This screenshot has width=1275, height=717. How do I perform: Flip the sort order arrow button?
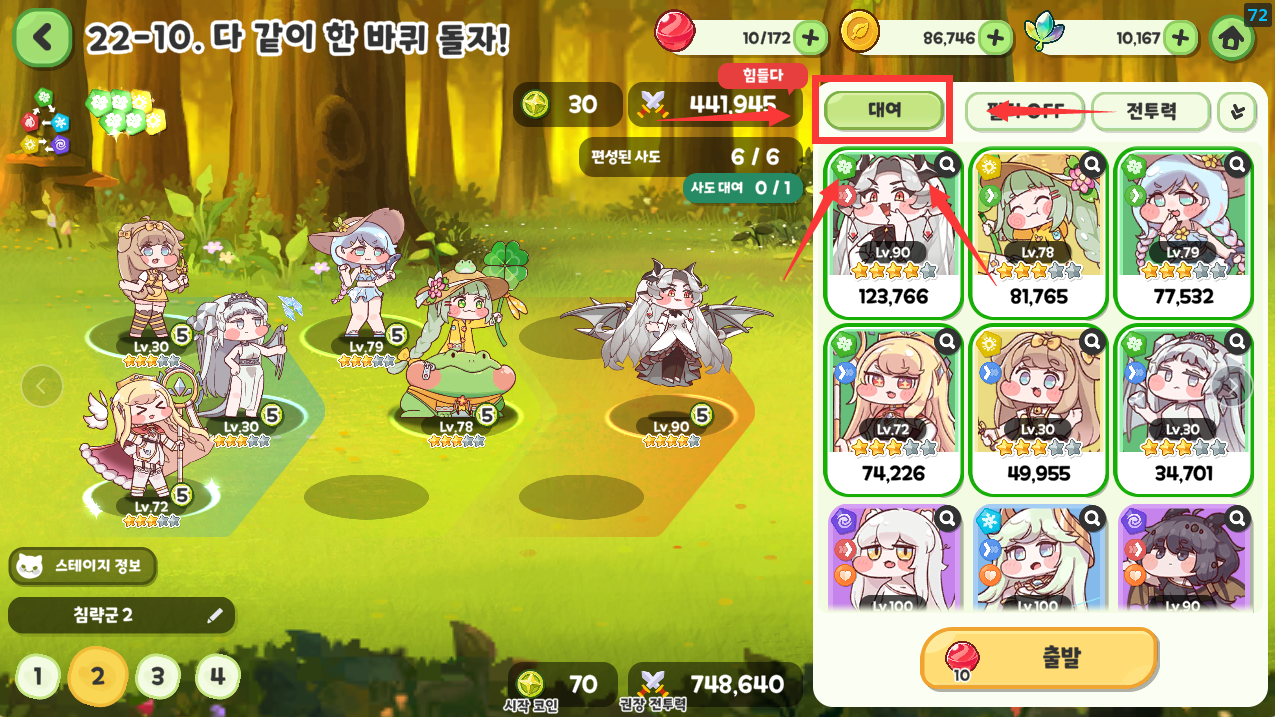coord(1238,112)
